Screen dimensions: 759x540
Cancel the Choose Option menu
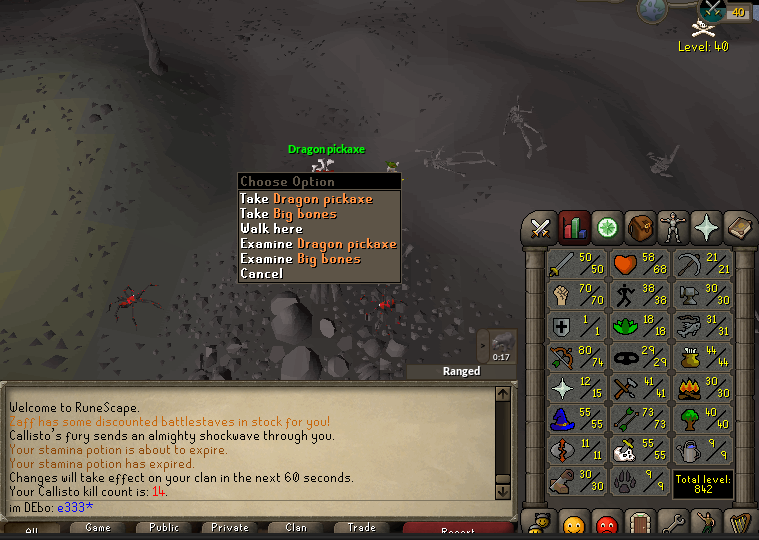(x=261, y=274)
